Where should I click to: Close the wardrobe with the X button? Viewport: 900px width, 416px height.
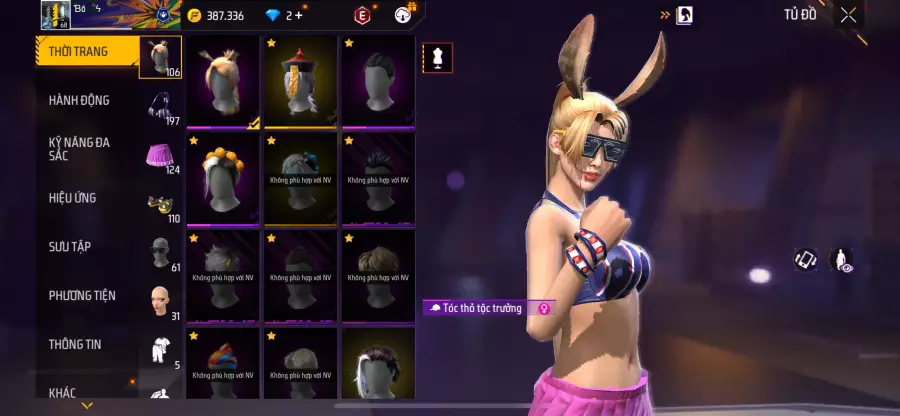pyautogui.click(x=848, y=15)
